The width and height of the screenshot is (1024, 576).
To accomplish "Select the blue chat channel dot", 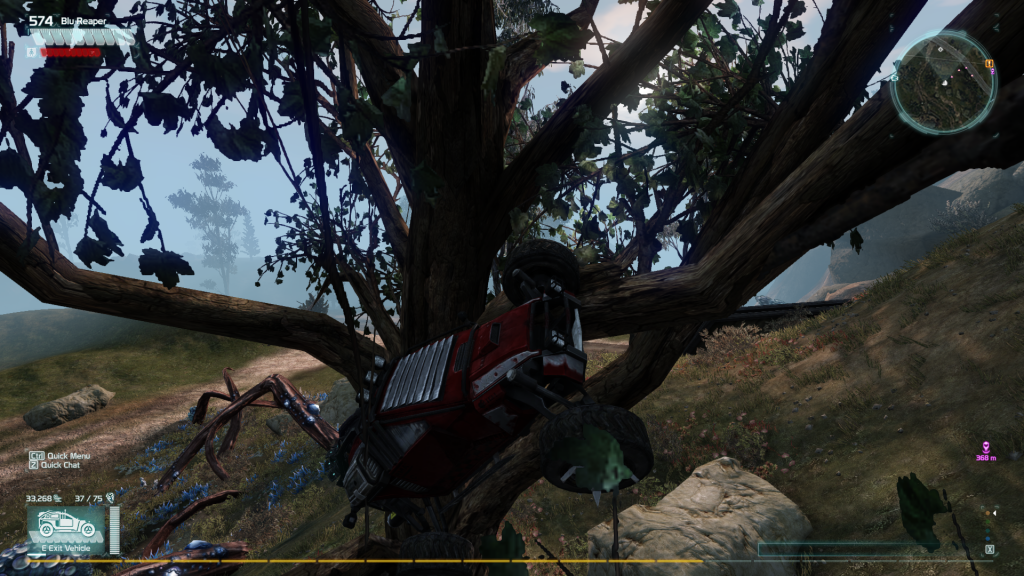I will coord(988,538).
